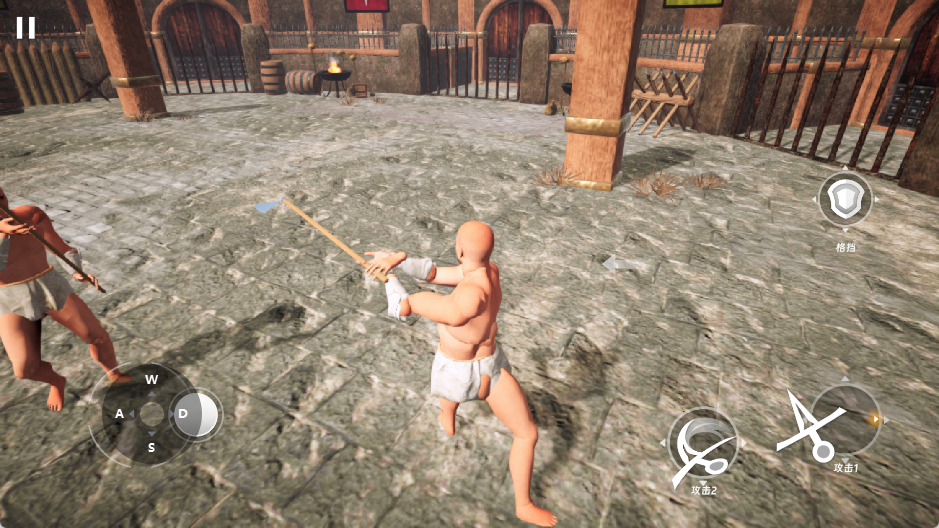Tap the A key on the movement pad

point(119,414)
